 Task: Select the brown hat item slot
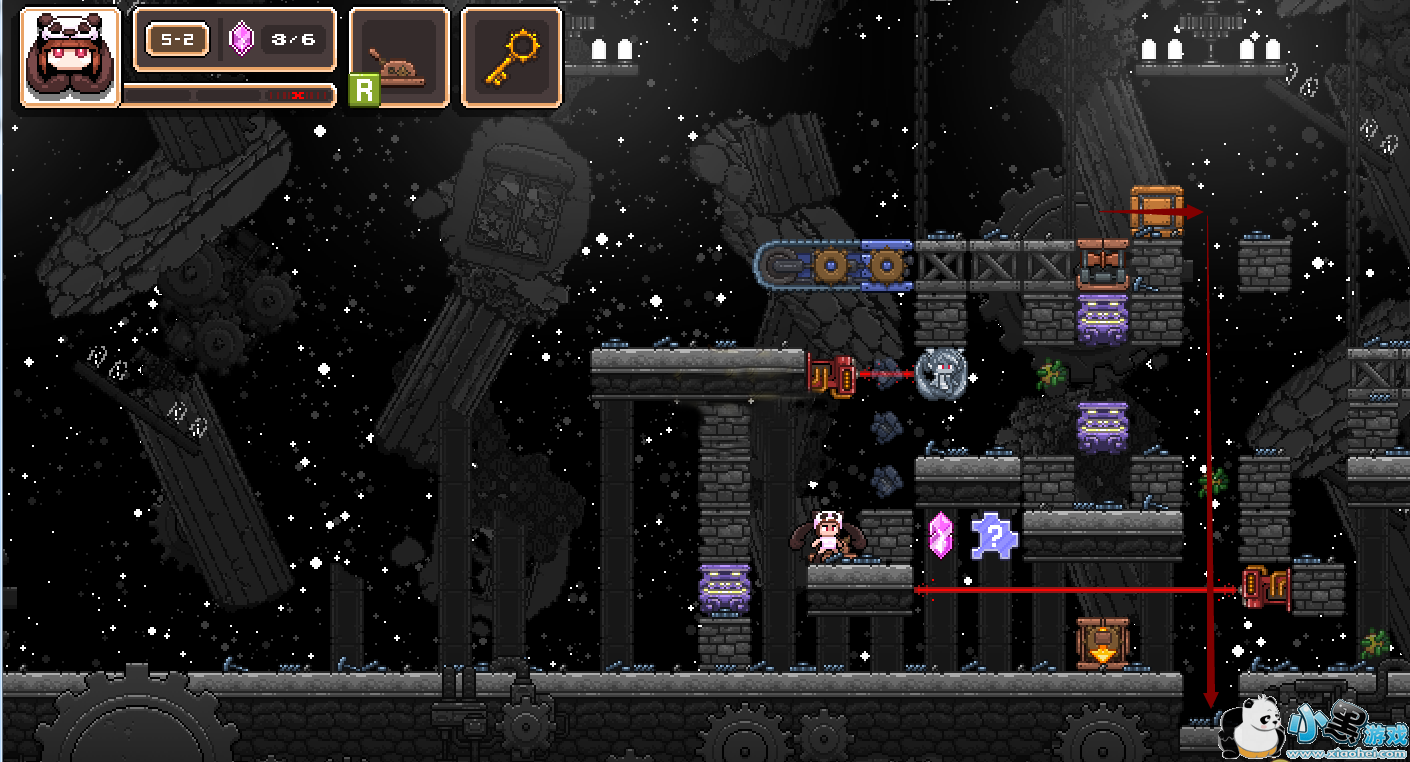click(x=398, y=57)
